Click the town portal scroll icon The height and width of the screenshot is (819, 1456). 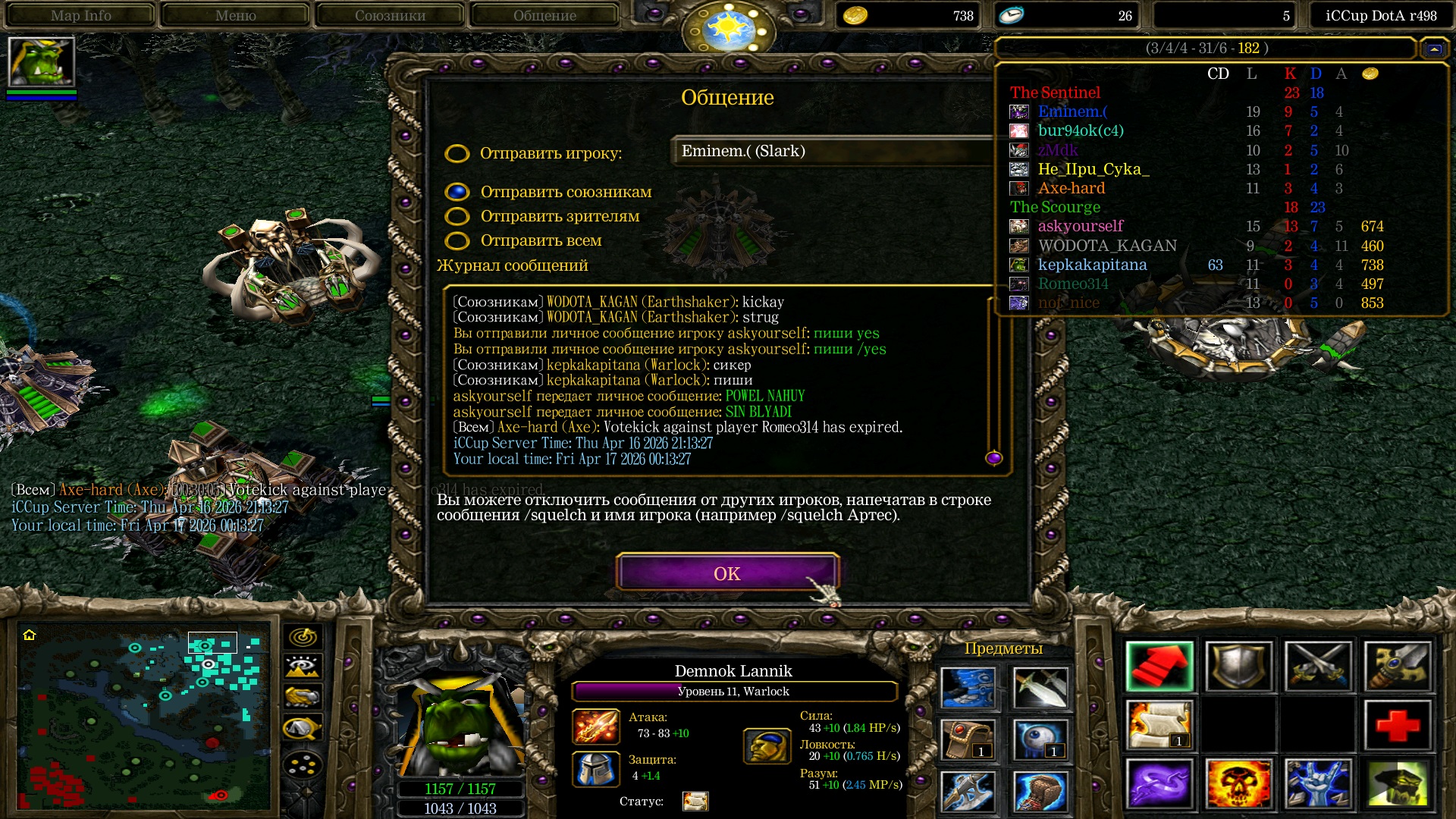click(x=1159, y=725)
